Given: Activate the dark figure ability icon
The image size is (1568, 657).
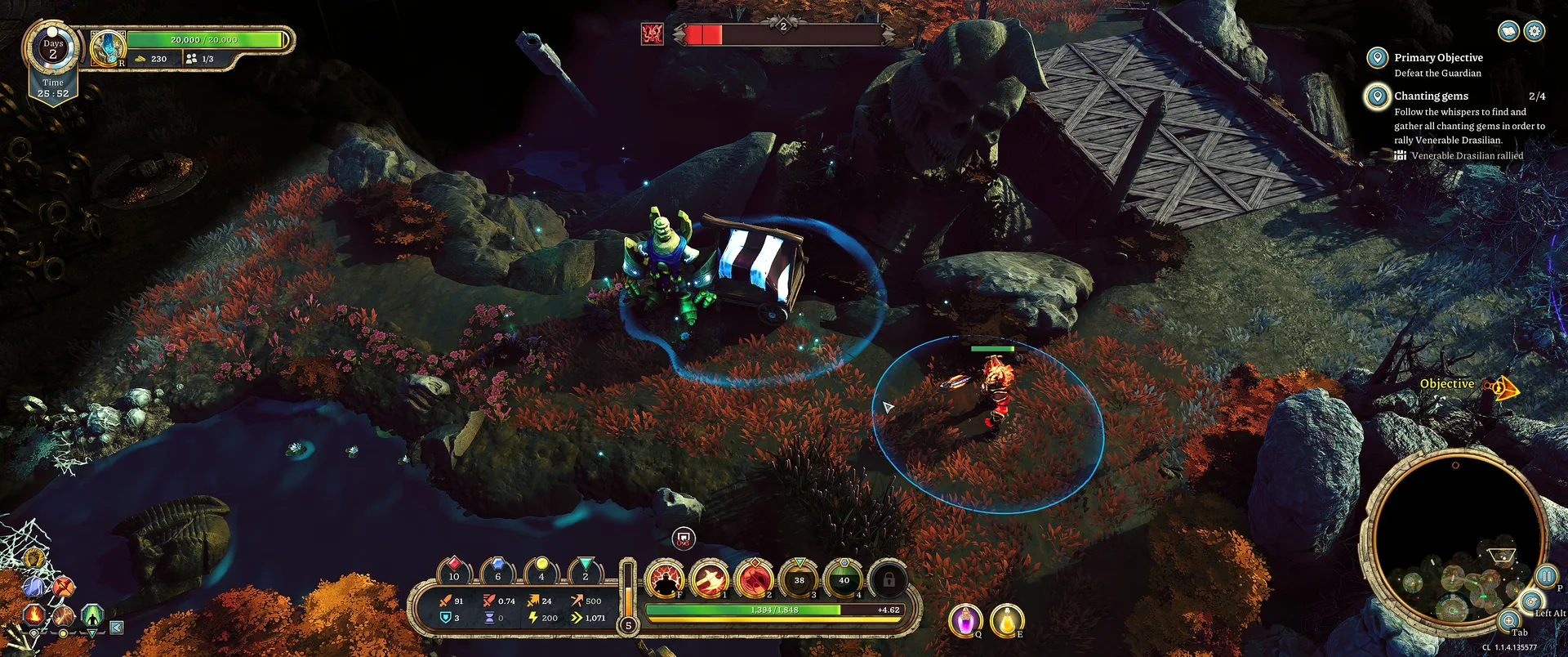Looking at the screenshot, I should [x=666, y=579].
